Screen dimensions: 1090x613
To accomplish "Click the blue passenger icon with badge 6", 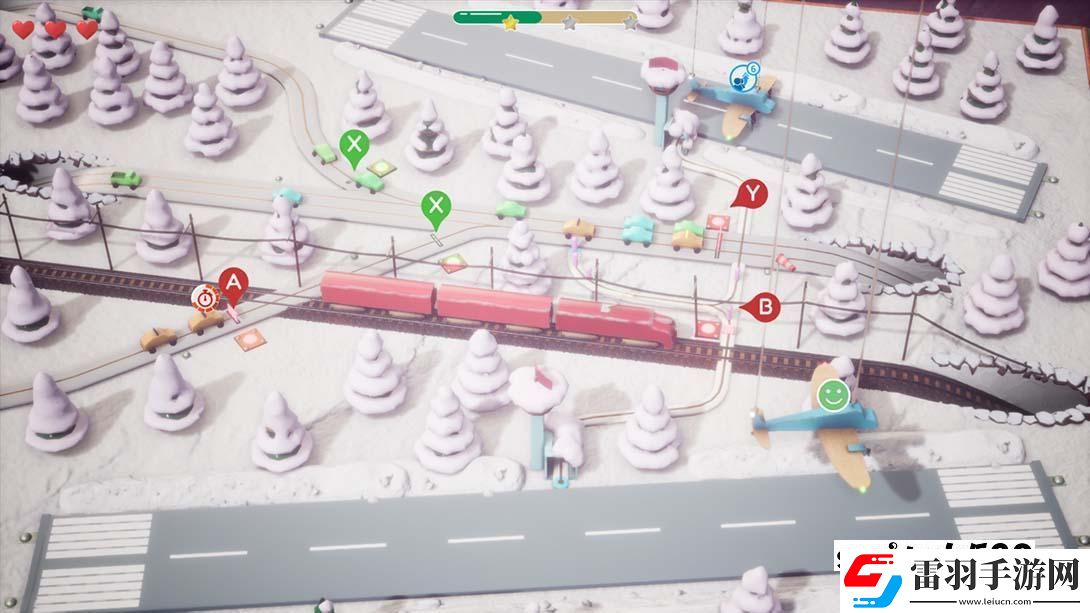I will (x=740, y=75).
